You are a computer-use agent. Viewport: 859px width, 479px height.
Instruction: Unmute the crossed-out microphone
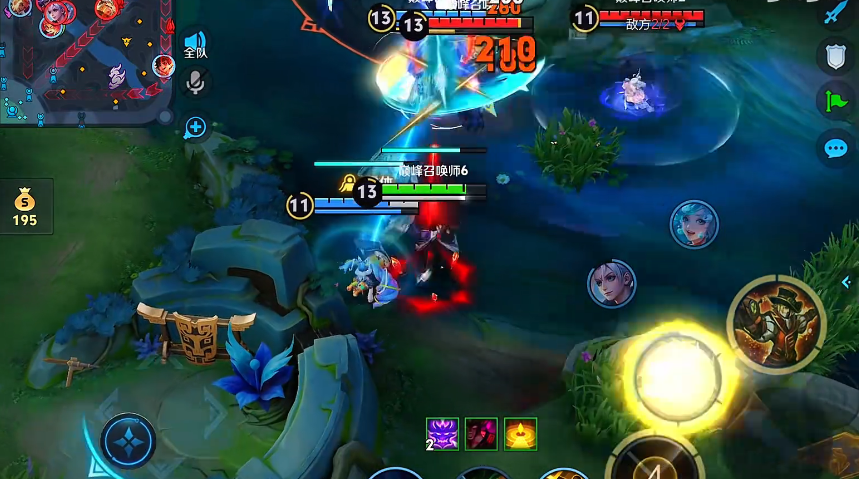(196, 84)
